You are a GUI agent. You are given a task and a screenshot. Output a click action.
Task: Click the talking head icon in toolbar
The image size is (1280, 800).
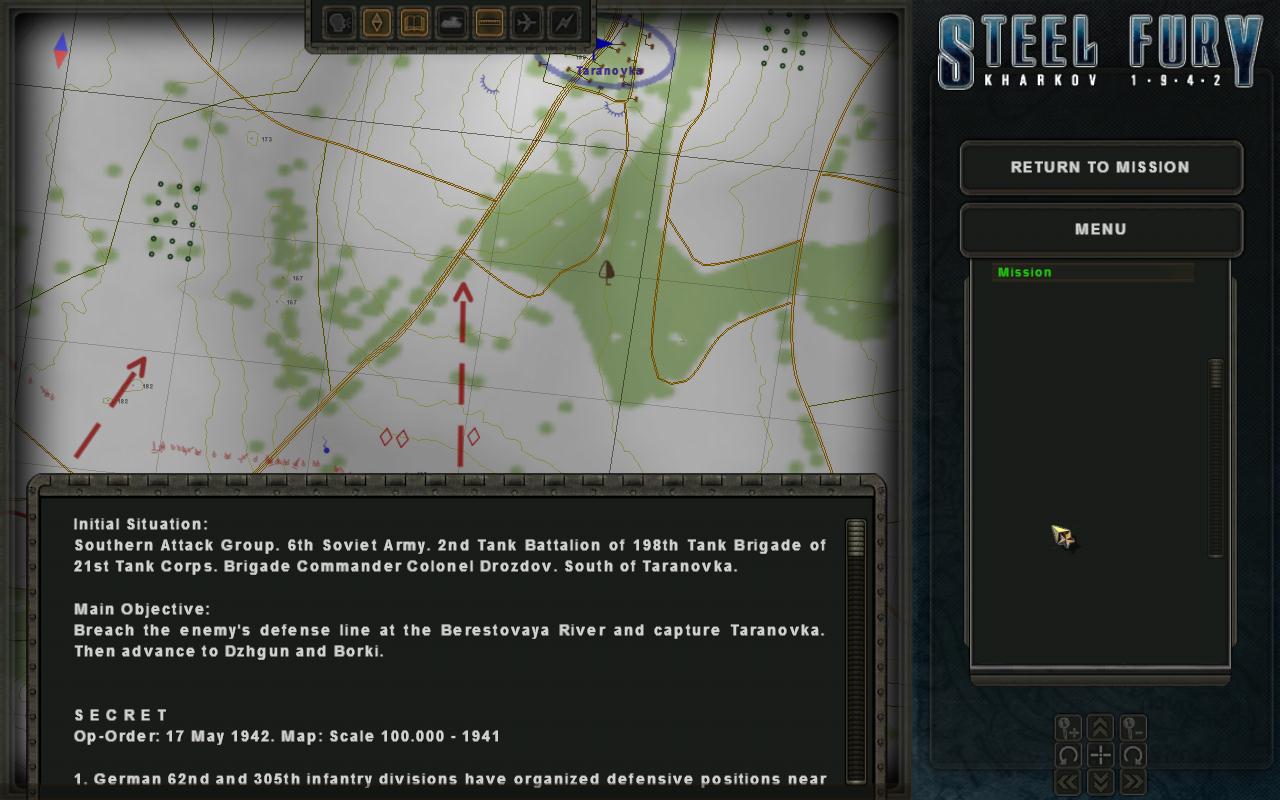[340, 22]
